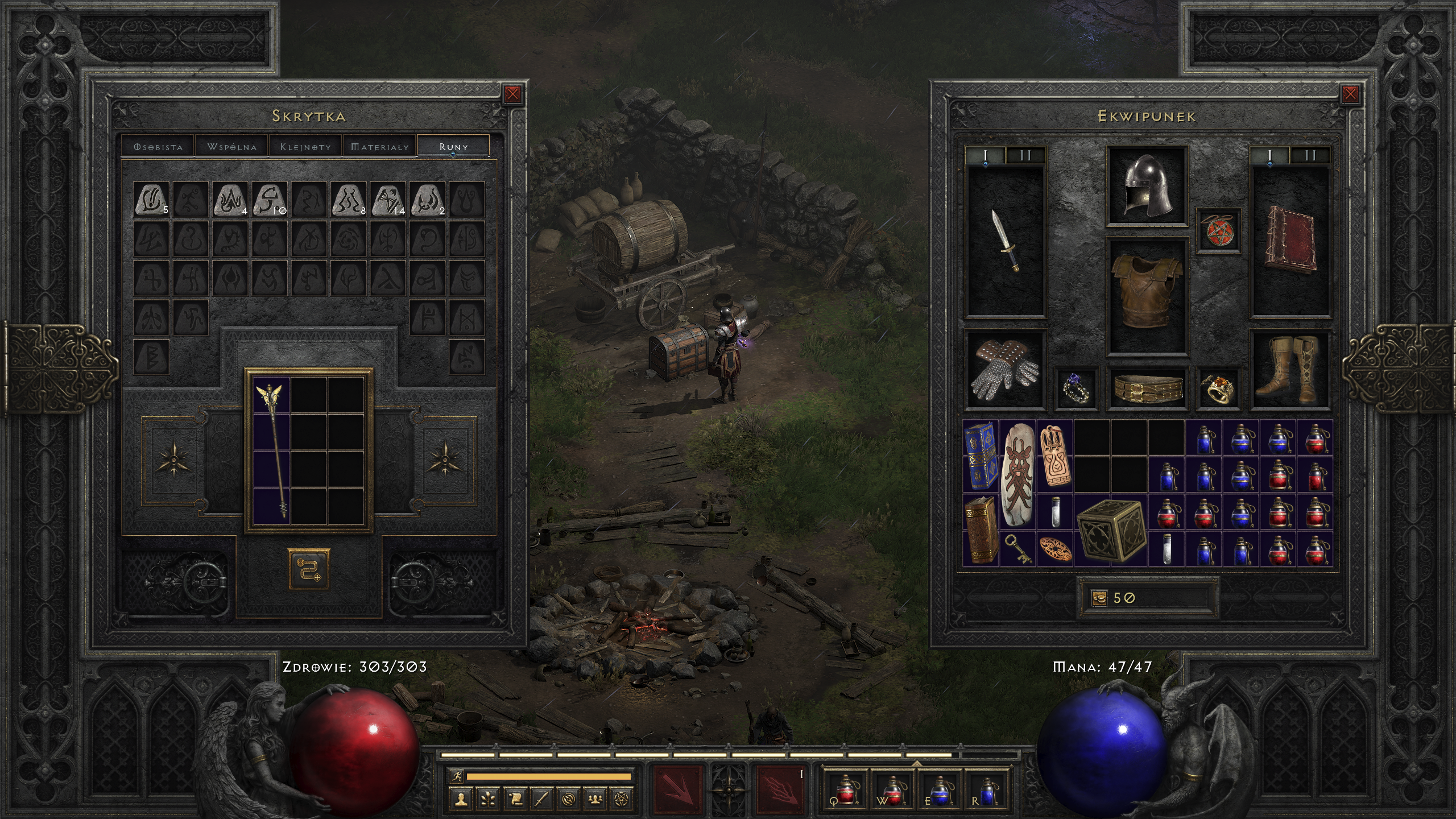This screenshot has width=1456, height=819.
Task: Select the equipped chain gloves
Action: point(1006,369)
